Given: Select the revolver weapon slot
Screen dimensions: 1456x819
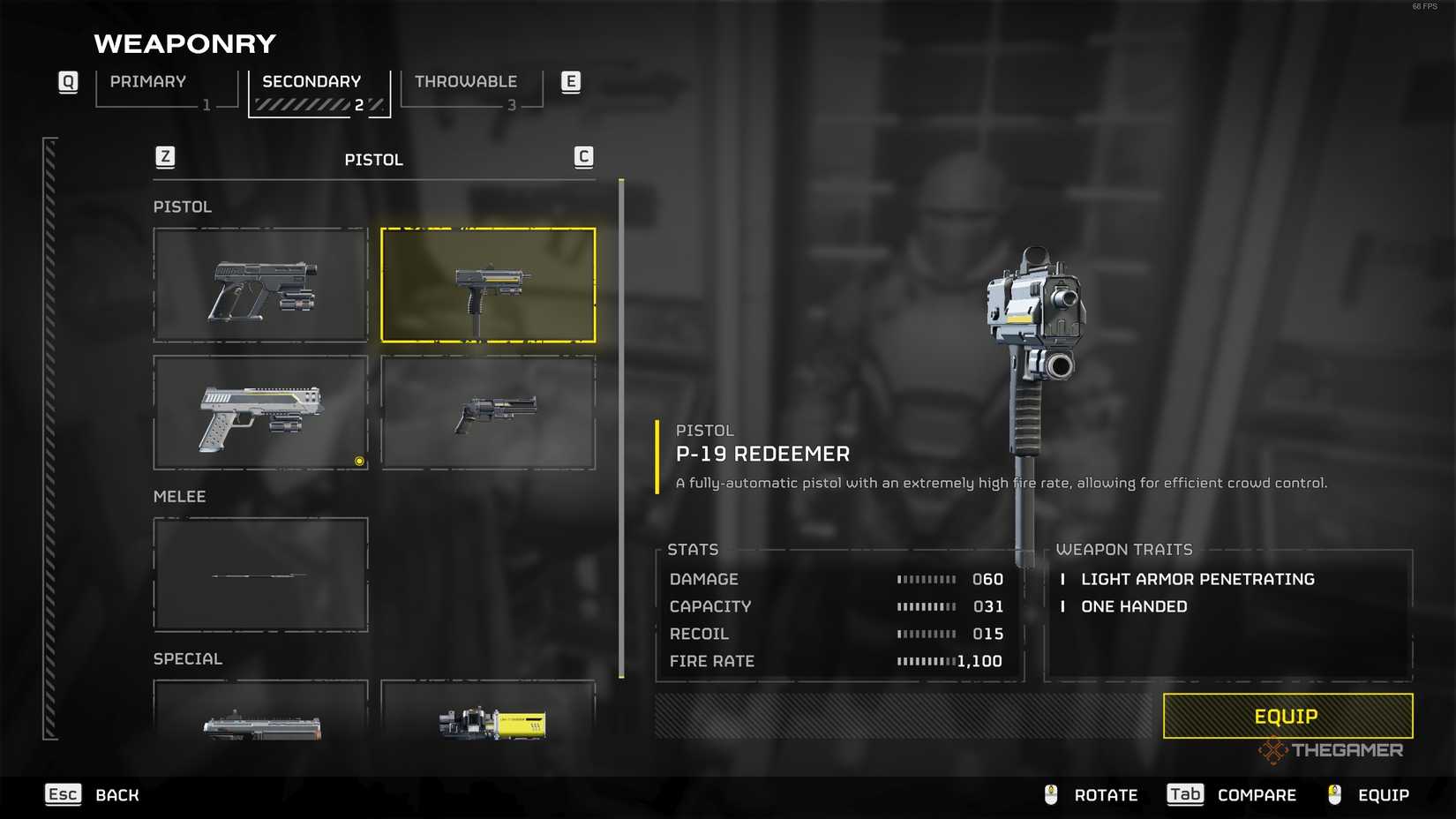Looking at the screenshot, I should pos(488,413).
